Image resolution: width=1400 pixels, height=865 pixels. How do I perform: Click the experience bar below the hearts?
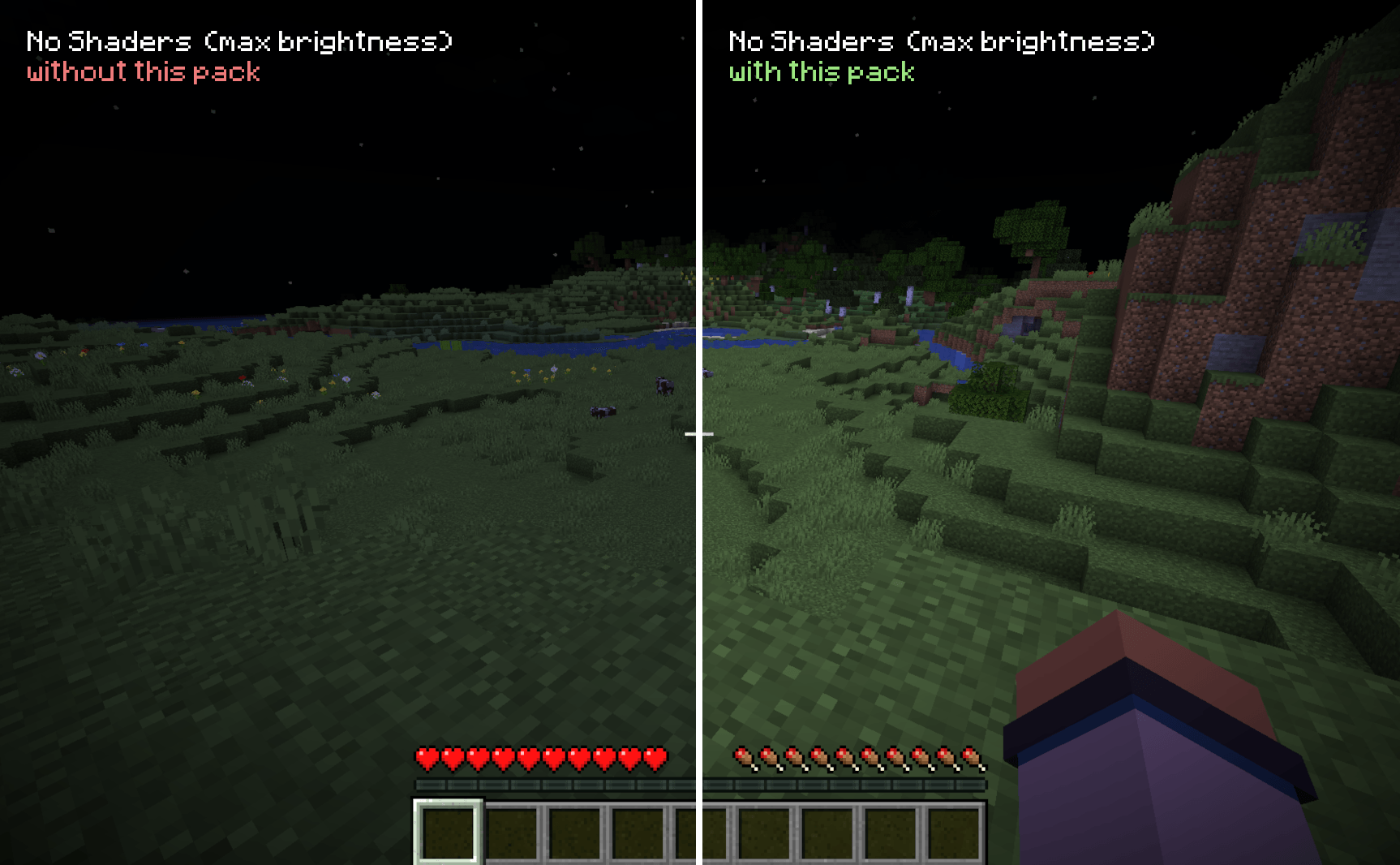point(543,783)
